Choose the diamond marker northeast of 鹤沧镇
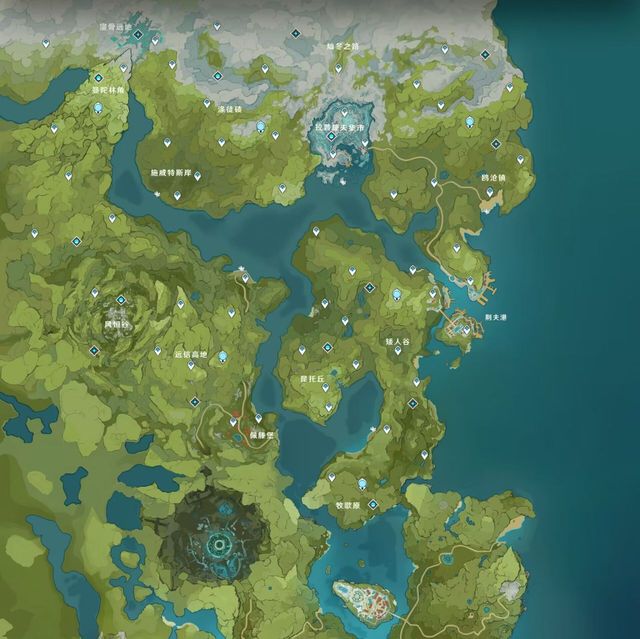This screenshot has height=639, width=640. click(495, 144)
